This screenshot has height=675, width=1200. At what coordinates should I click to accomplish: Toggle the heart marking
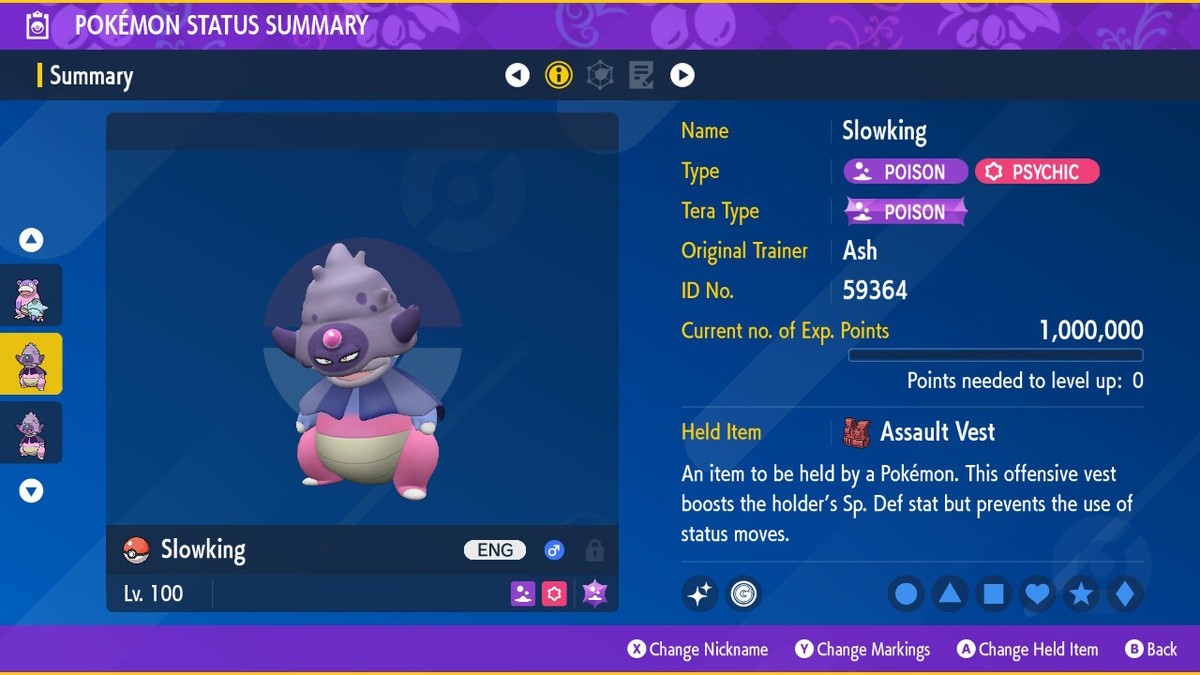pyautogui.click(x=1038, y=595)
